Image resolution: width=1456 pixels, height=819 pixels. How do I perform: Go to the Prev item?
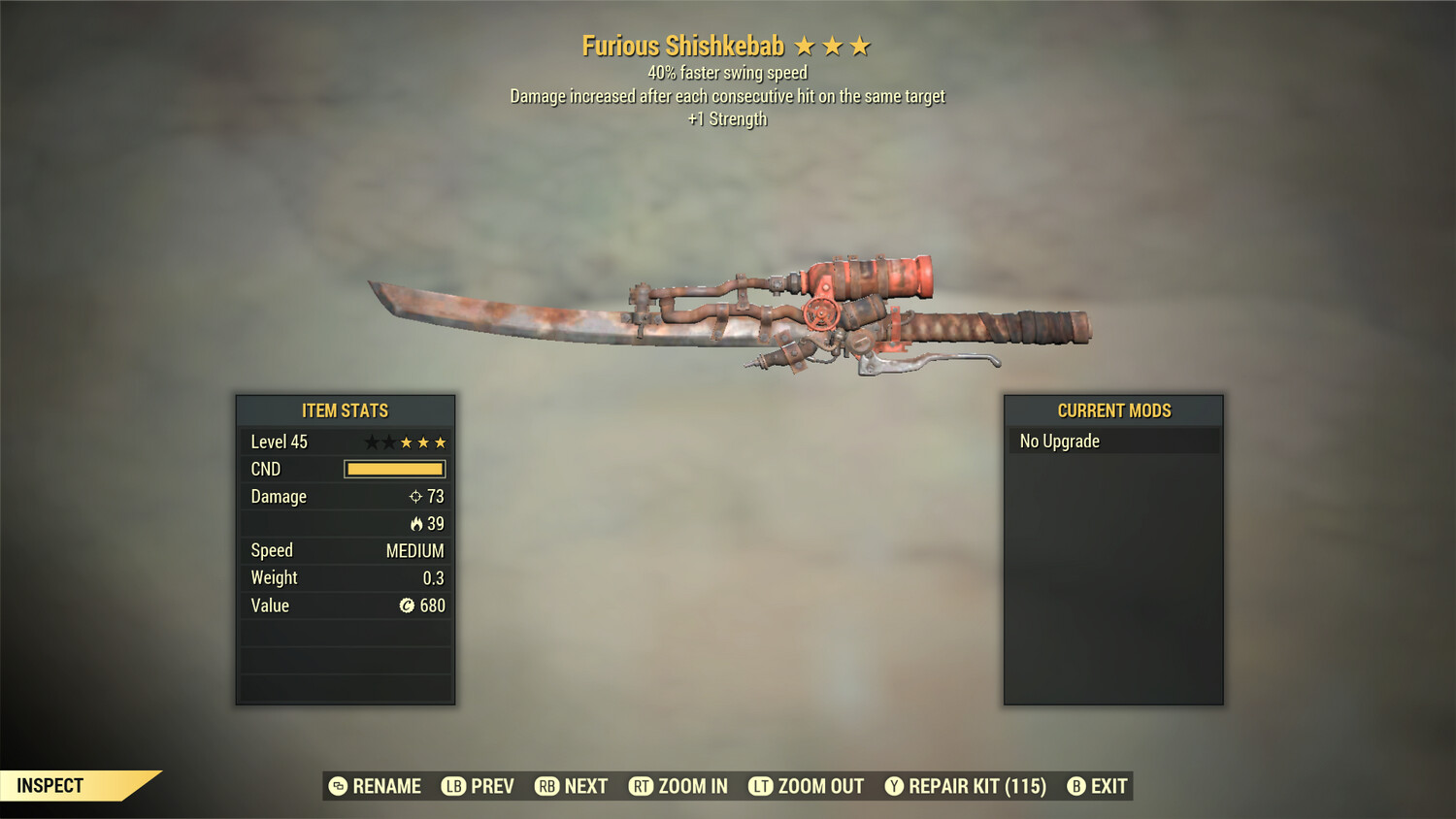point(478,786)
